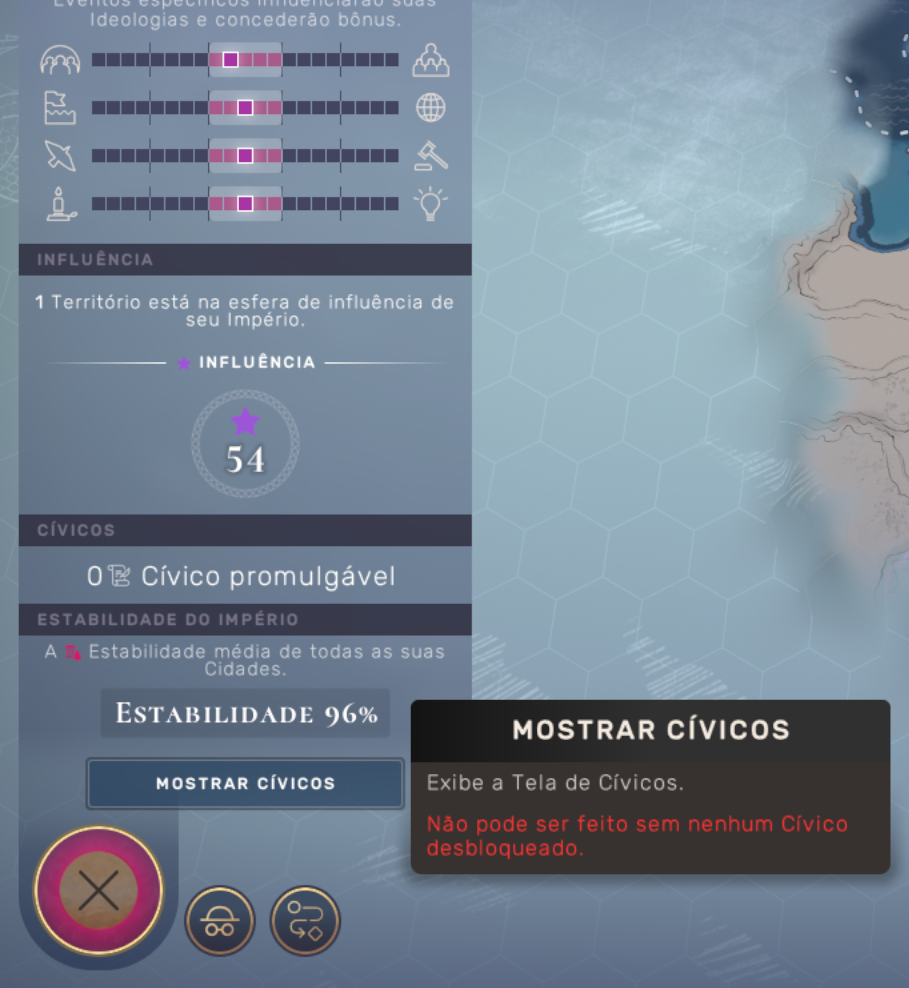Select the lightbulb ideology icon
909x988 pixels.
coord(431,204)
